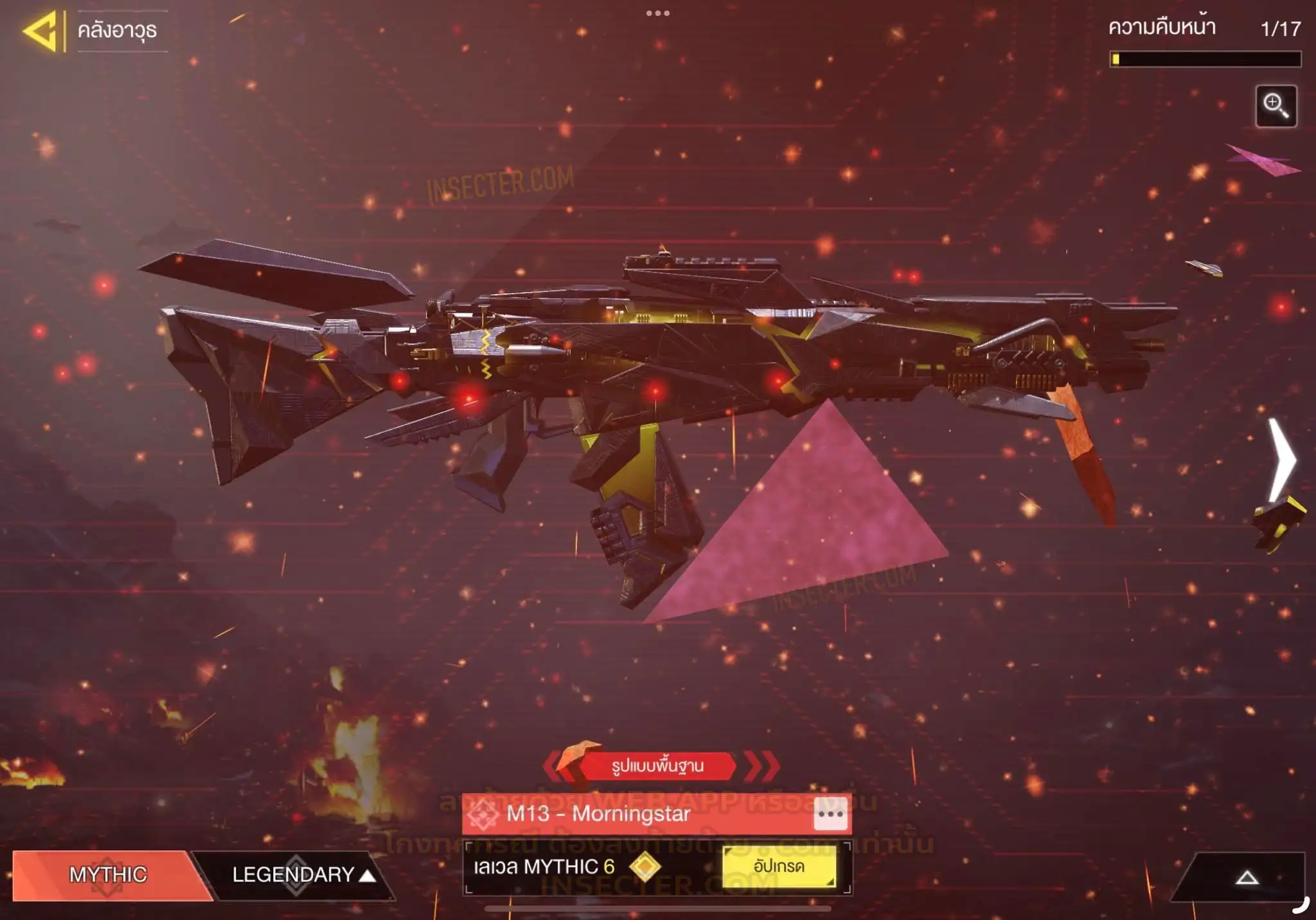Viewport: 1316px width, 920px height.
Task: Select the รูปแบบพื้นฐาน form selector
Action: (657, 766)
